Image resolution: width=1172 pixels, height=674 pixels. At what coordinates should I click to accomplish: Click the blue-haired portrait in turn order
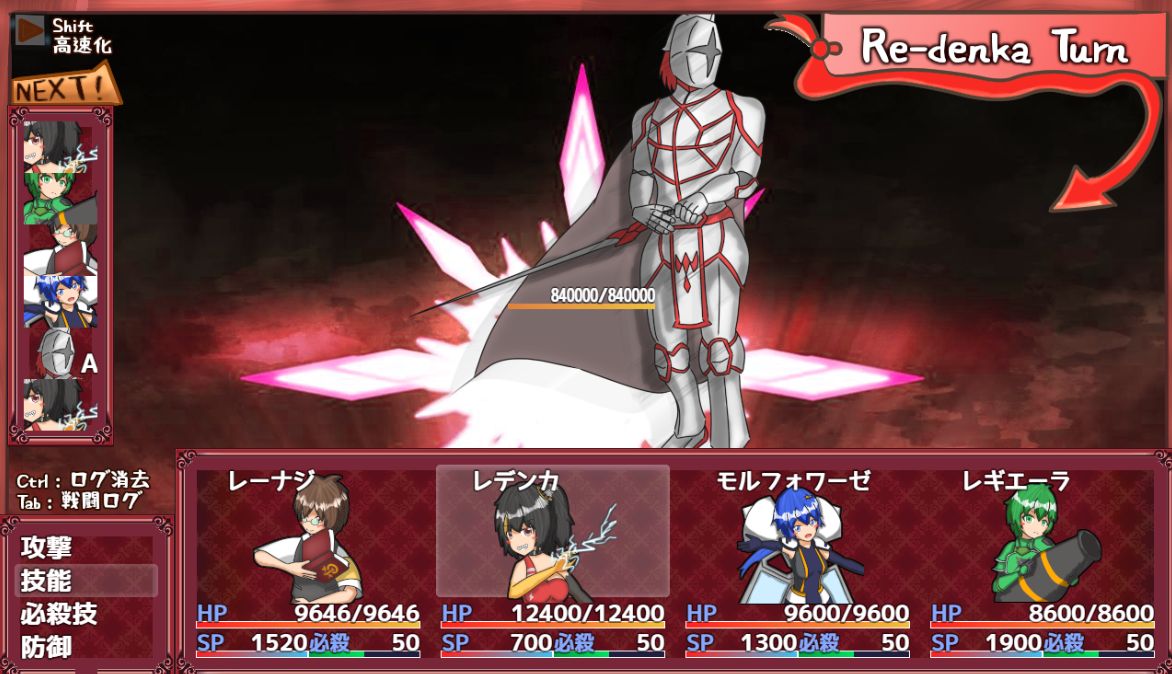(x=58, y=300)
